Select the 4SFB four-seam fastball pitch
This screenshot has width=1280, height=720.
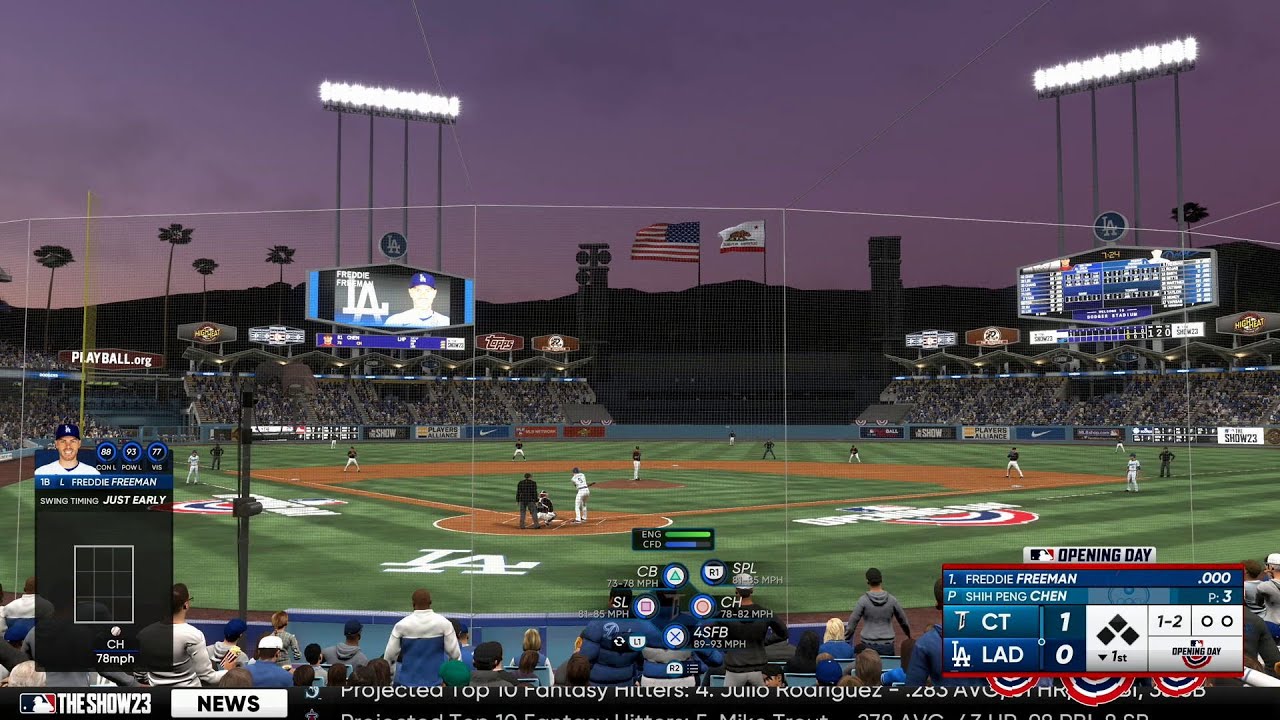675,635
